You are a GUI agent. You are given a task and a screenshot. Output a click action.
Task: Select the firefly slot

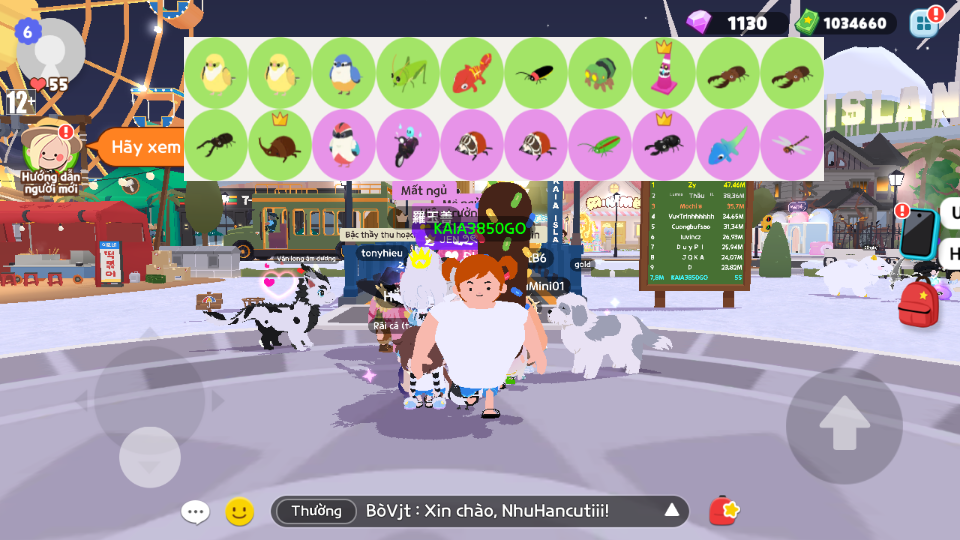coord(536,73)
